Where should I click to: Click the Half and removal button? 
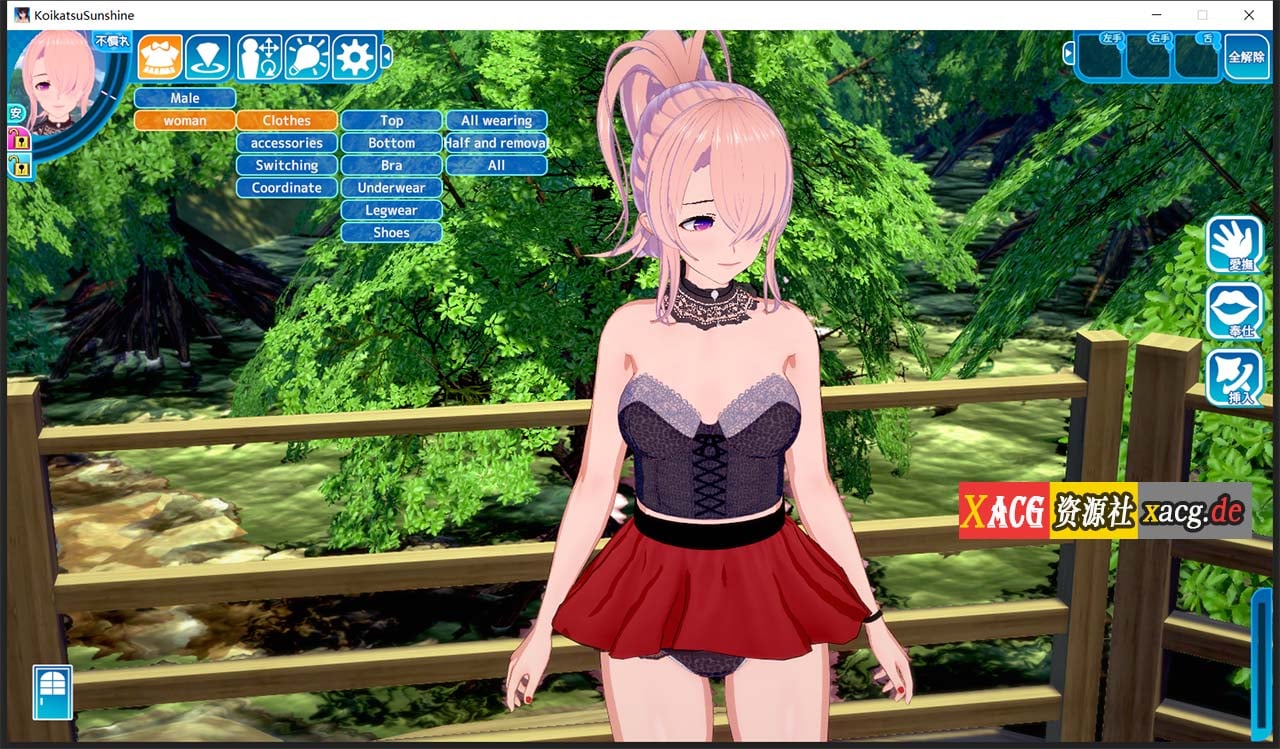(x=495, y=142)
